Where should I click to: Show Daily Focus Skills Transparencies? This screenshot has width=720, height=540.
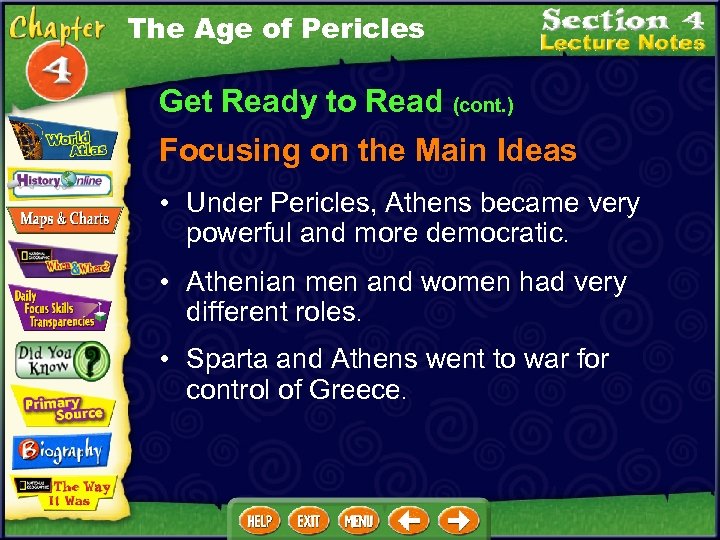[x=62, y=309]
